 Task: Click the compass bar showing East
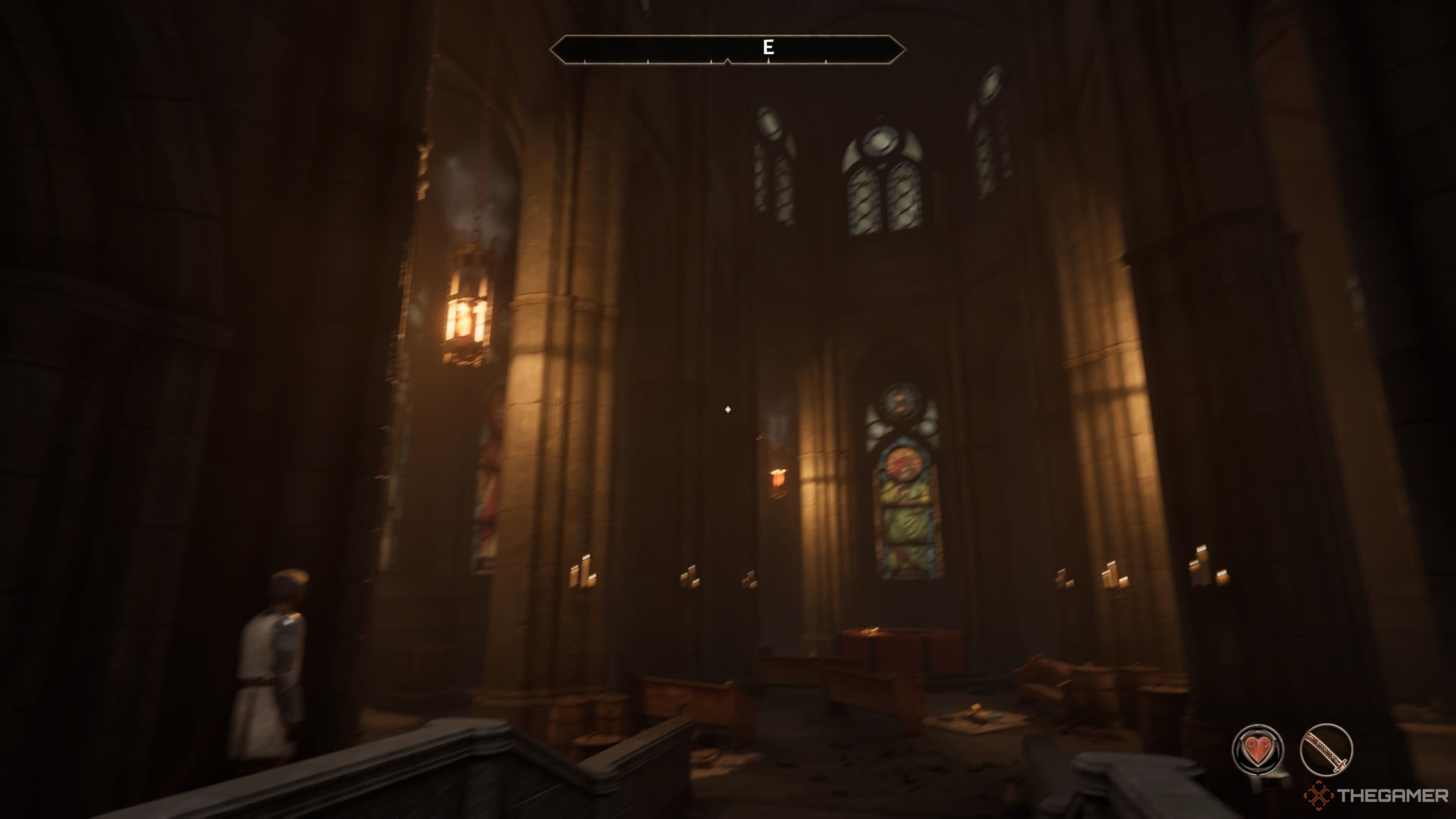[728, 49]
